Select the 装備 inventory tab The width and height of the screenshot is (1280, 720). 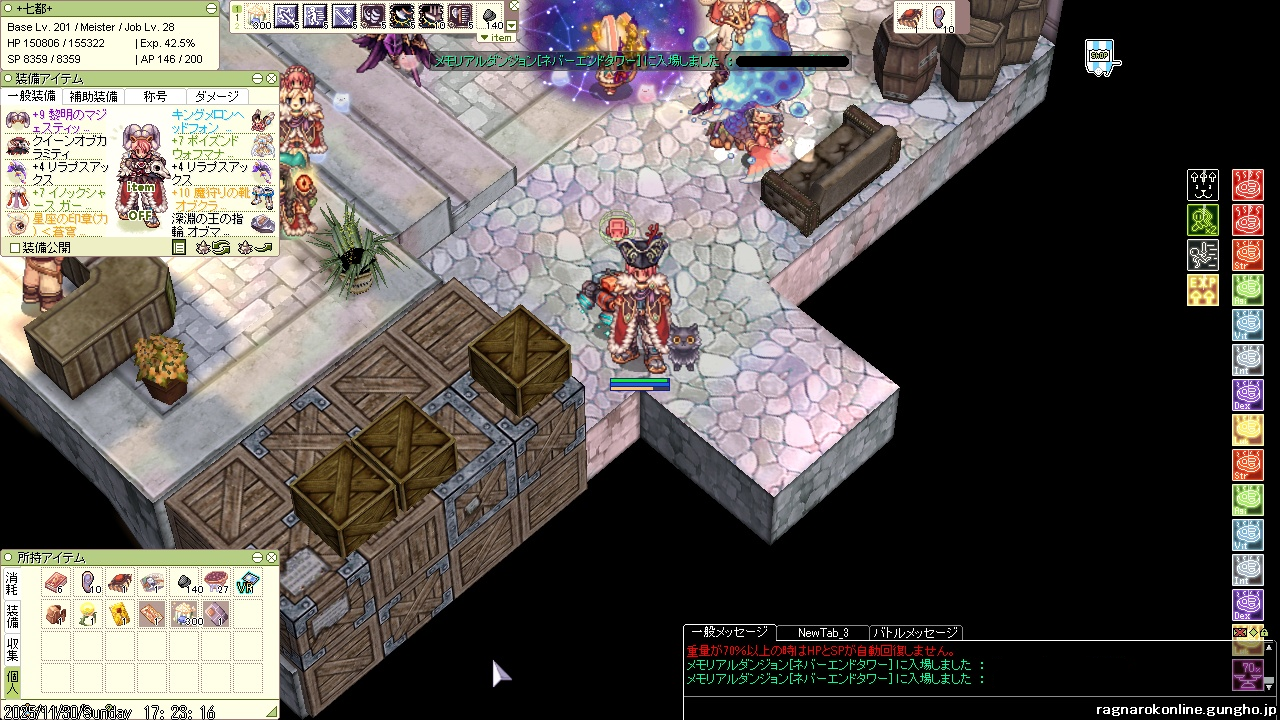[12, 615]
